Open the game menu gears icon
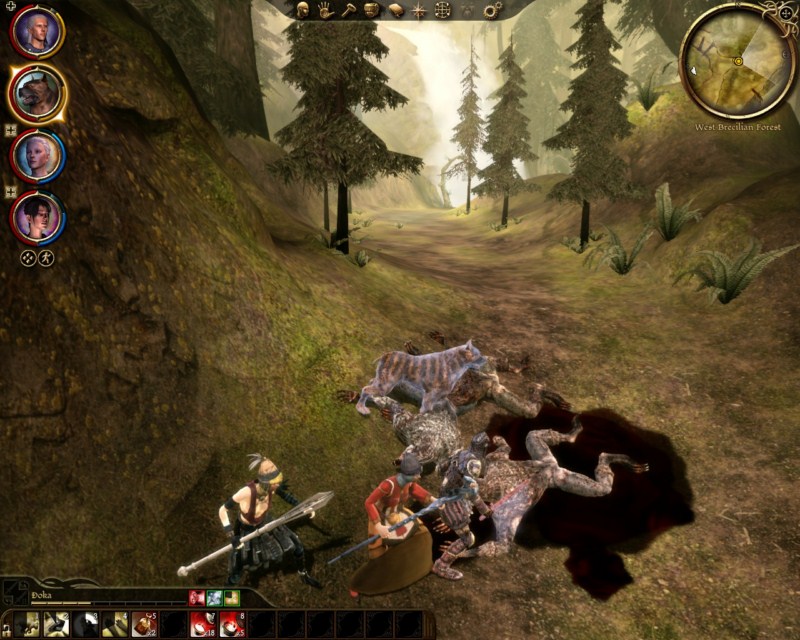 click(492, 10)
